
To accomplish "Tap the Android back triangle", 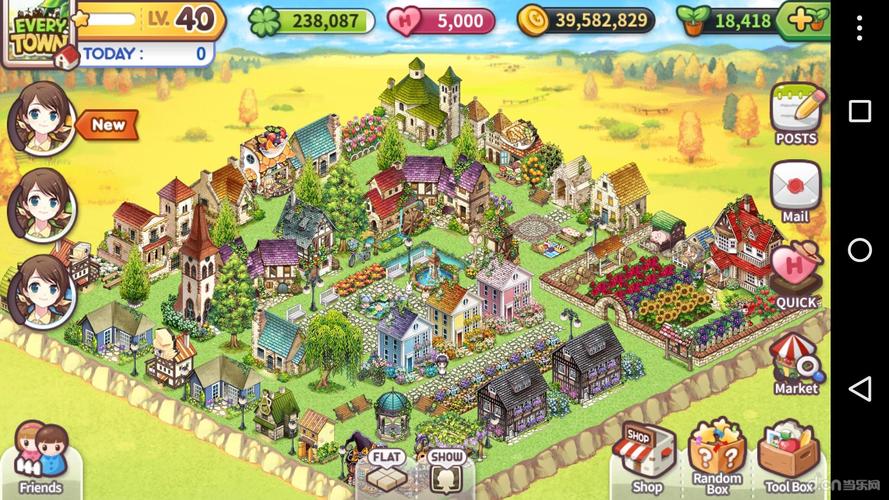I will tap(859, 389).
